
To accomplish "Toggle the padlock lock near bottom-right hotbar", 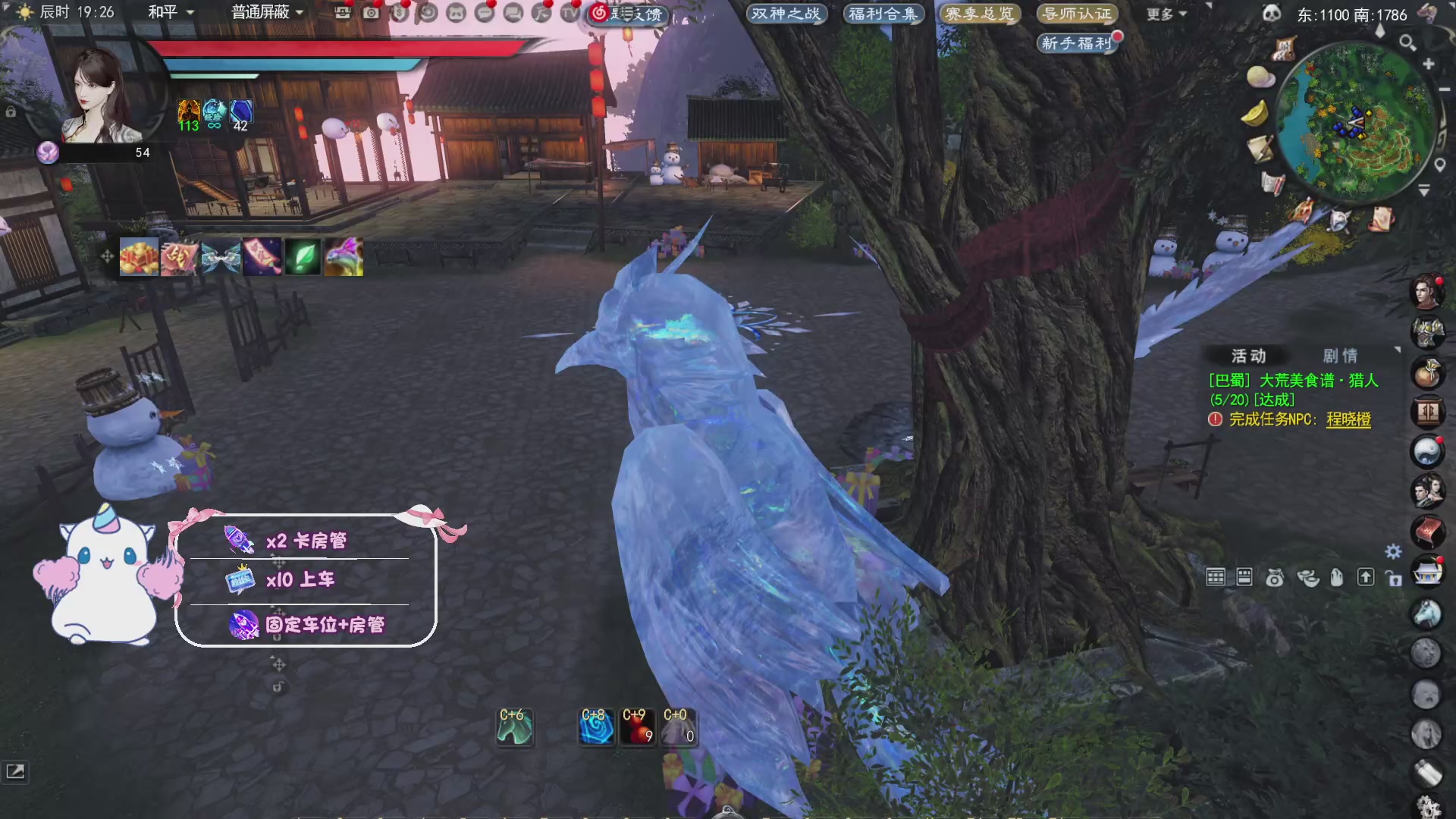I will coord(1395,579).
